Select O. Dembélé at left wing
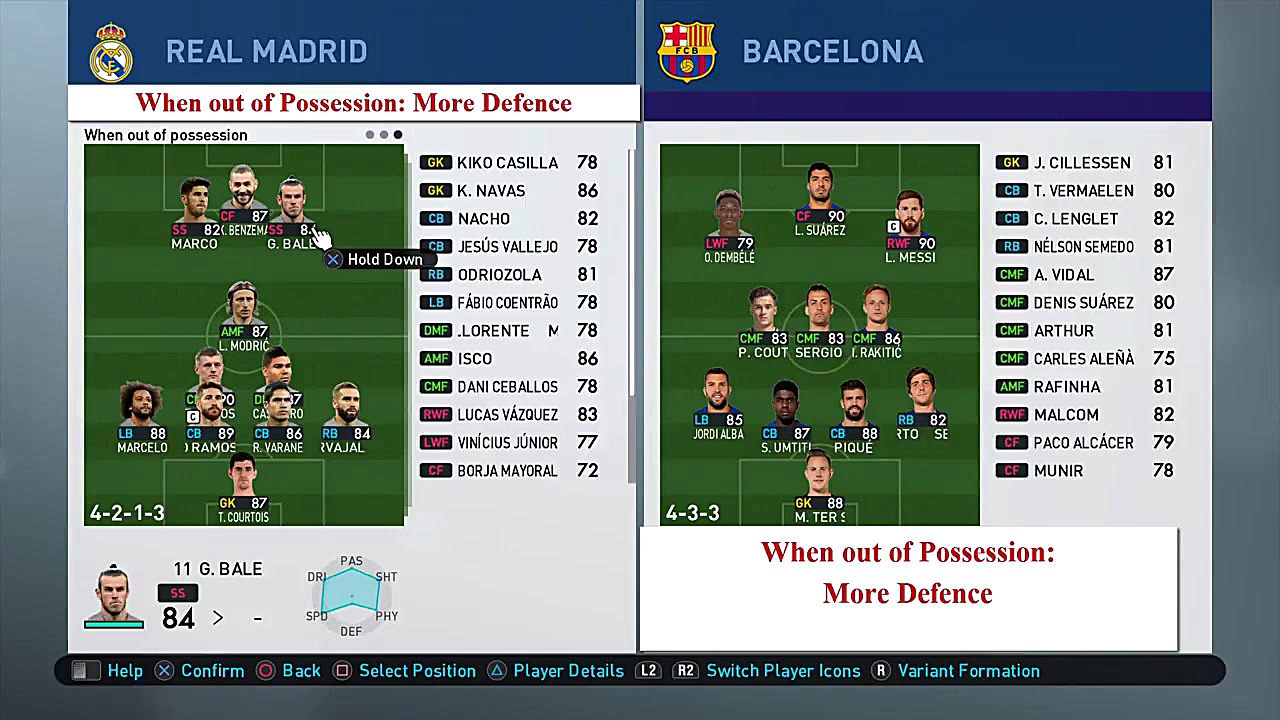 [x=730, y=222]
